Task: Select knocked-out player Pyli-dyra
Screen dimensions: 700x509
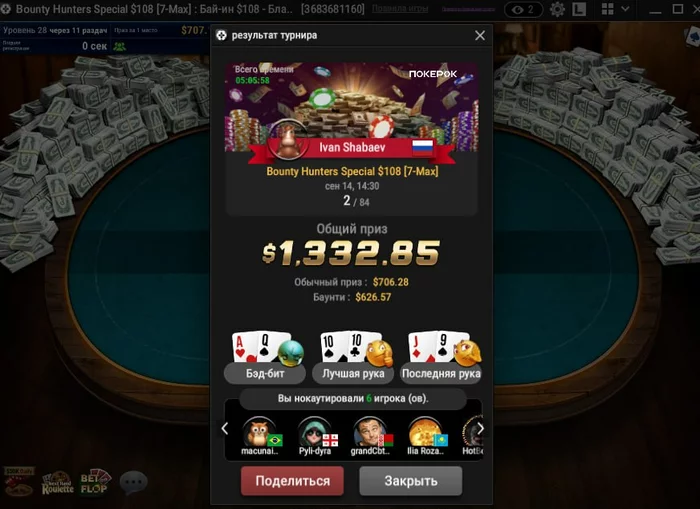Action: point(314,435)
